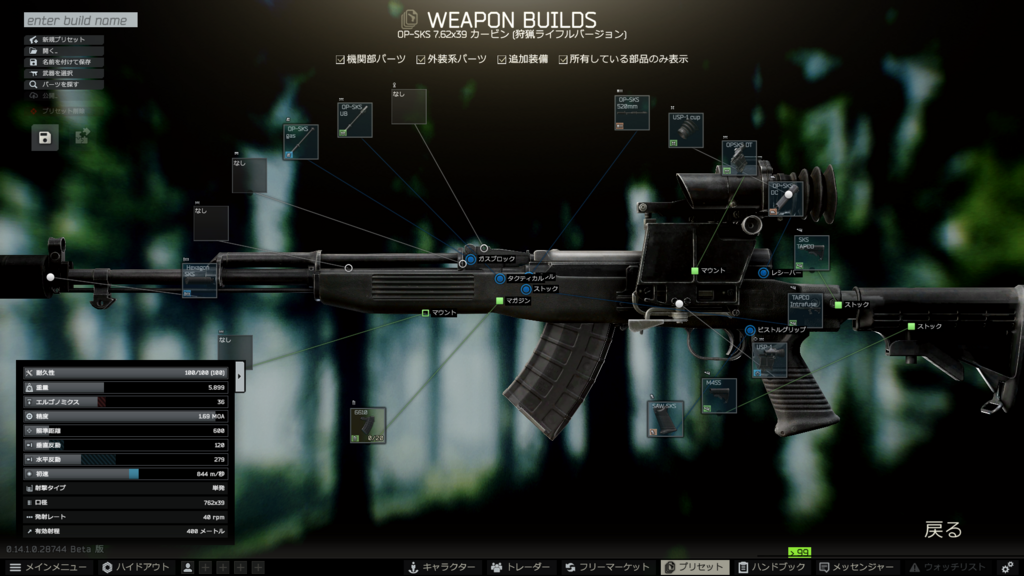The image size is (1024, 576).
Task: Select the M4SS stock slot
Action: point(719,395)
